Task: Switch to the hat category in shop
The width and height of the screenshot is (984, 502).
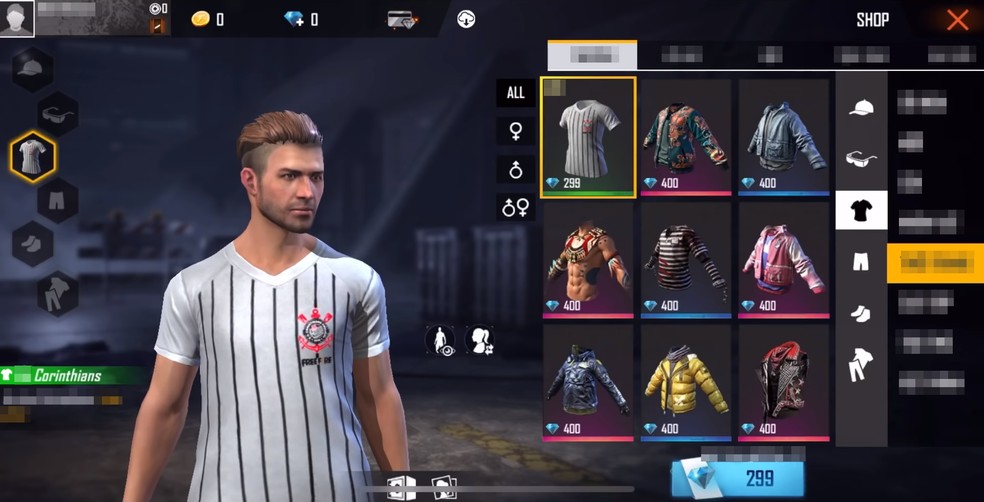Action: click(861, 106)
